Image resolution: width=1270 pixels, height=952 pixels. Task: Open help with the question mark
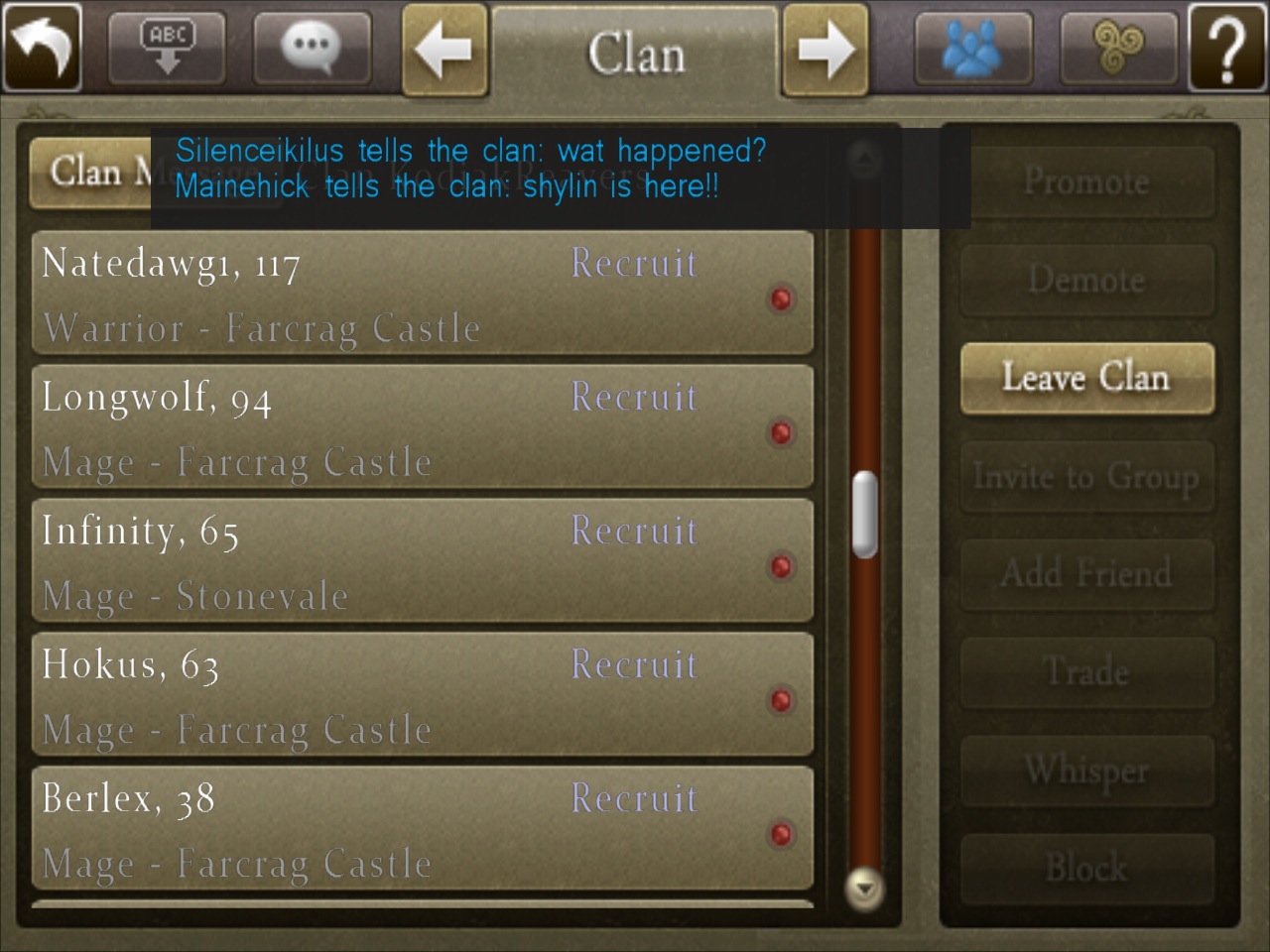(x=1227, y=46)
